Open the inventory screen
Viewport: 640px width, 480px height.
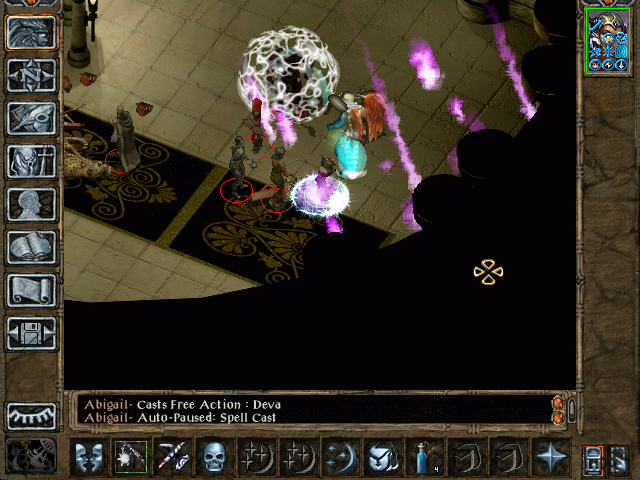click(x=32, y=161)
